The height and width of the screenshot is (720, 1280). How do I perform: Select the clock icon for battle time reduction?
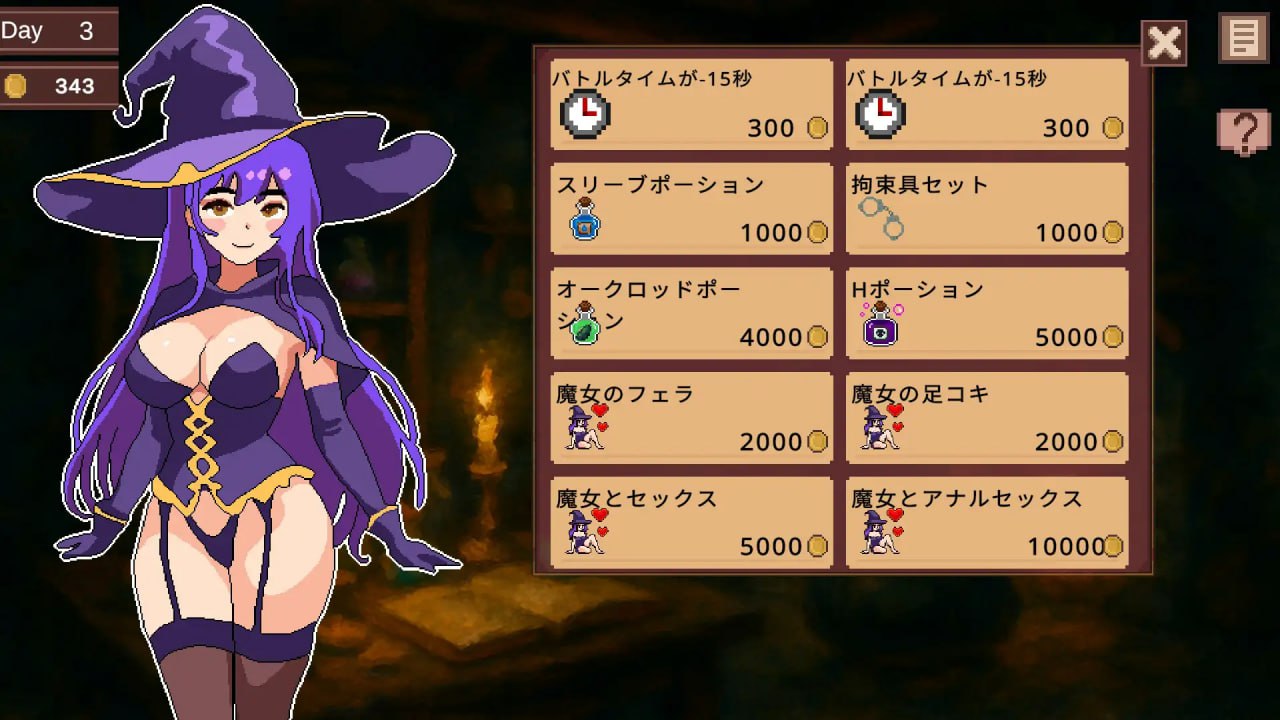583,113
